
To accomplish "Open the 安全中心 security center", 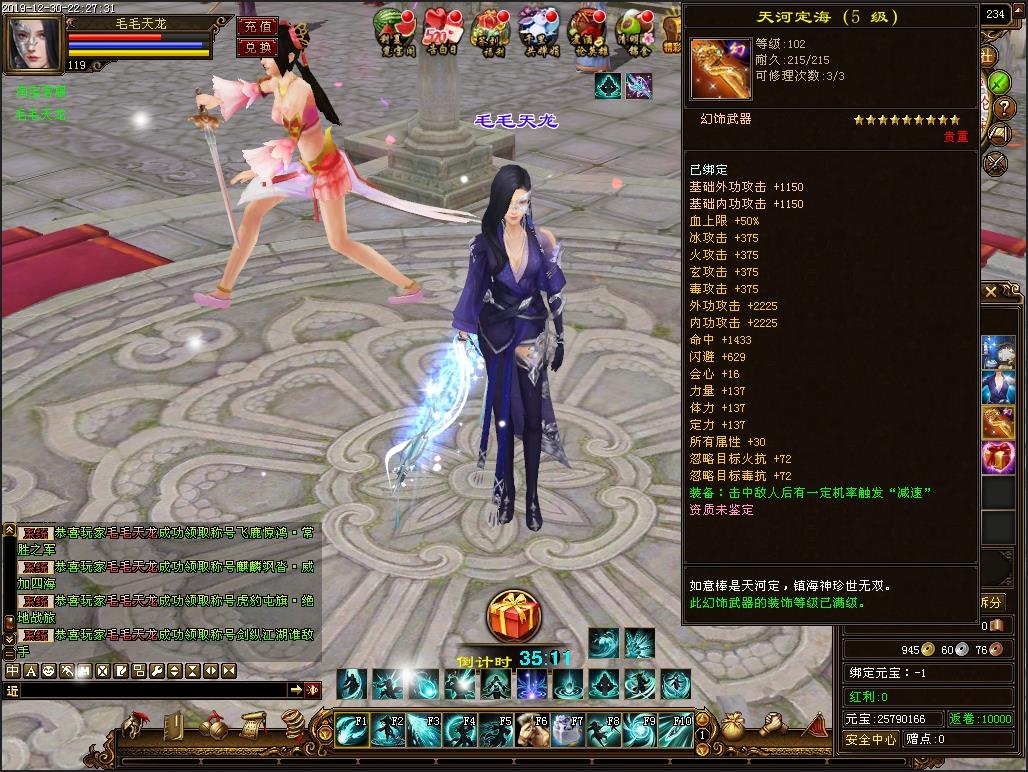I will (870, 740).
